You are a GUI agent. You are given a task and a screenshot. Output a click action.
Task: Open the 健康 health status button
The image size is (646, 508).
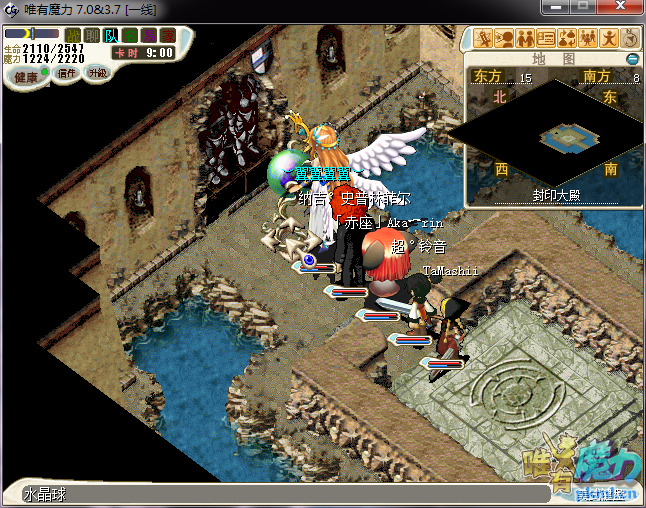[26, 77]
